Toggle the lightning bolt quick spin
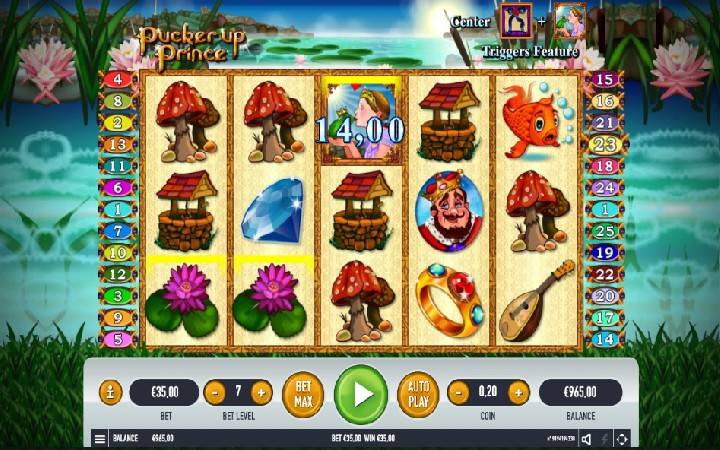 pos(604,438)
